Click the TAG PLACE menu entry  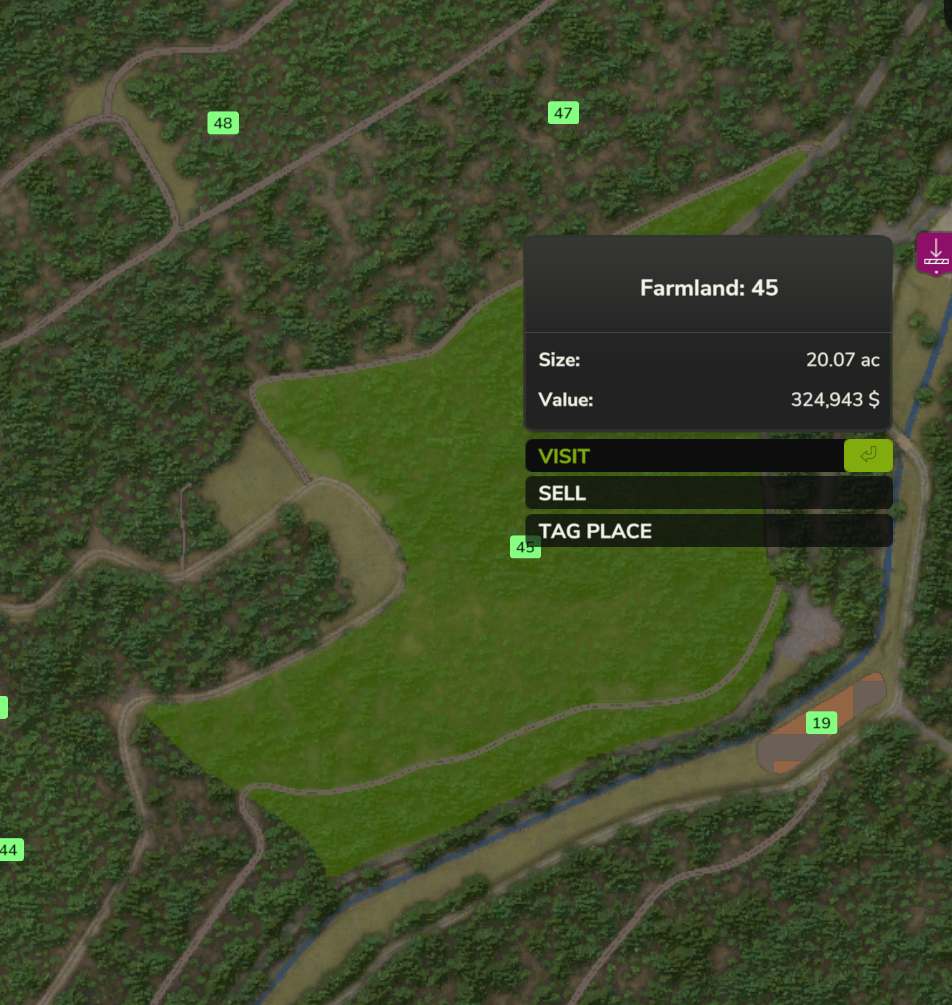pyautogui.click(x=708, y=531)
